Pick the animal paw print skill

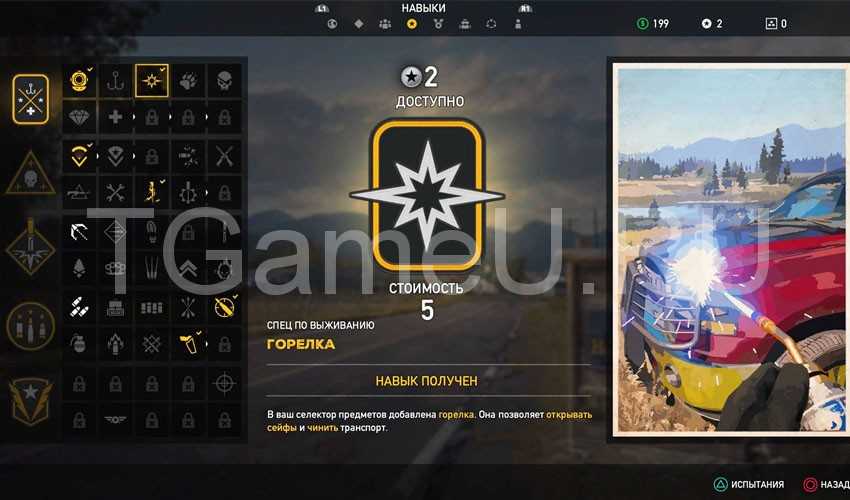click(x=188, y=81)
